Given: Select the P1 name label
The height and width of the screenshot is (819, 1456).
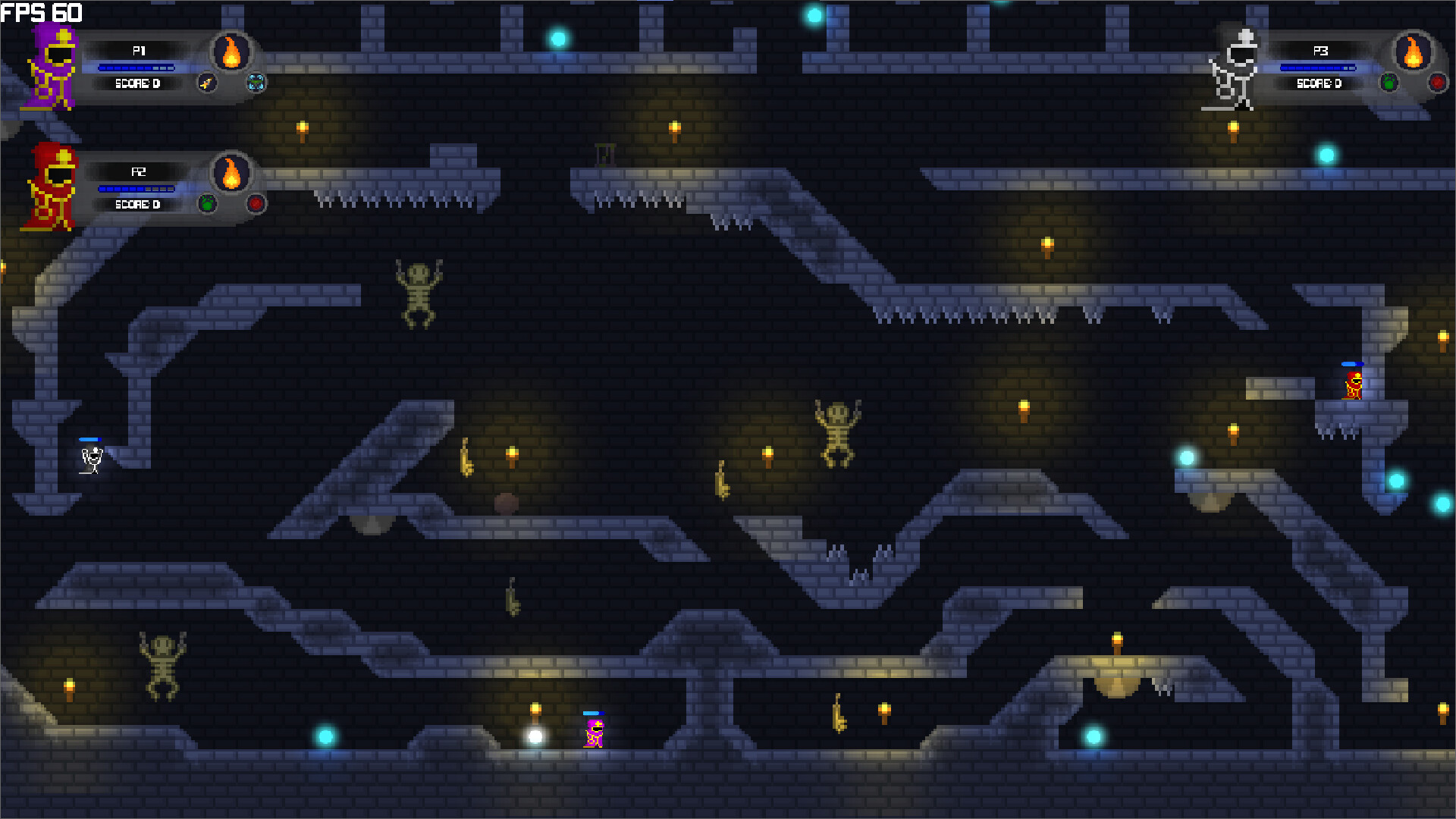Looking at the screenshot, I should tap(138, 51).
